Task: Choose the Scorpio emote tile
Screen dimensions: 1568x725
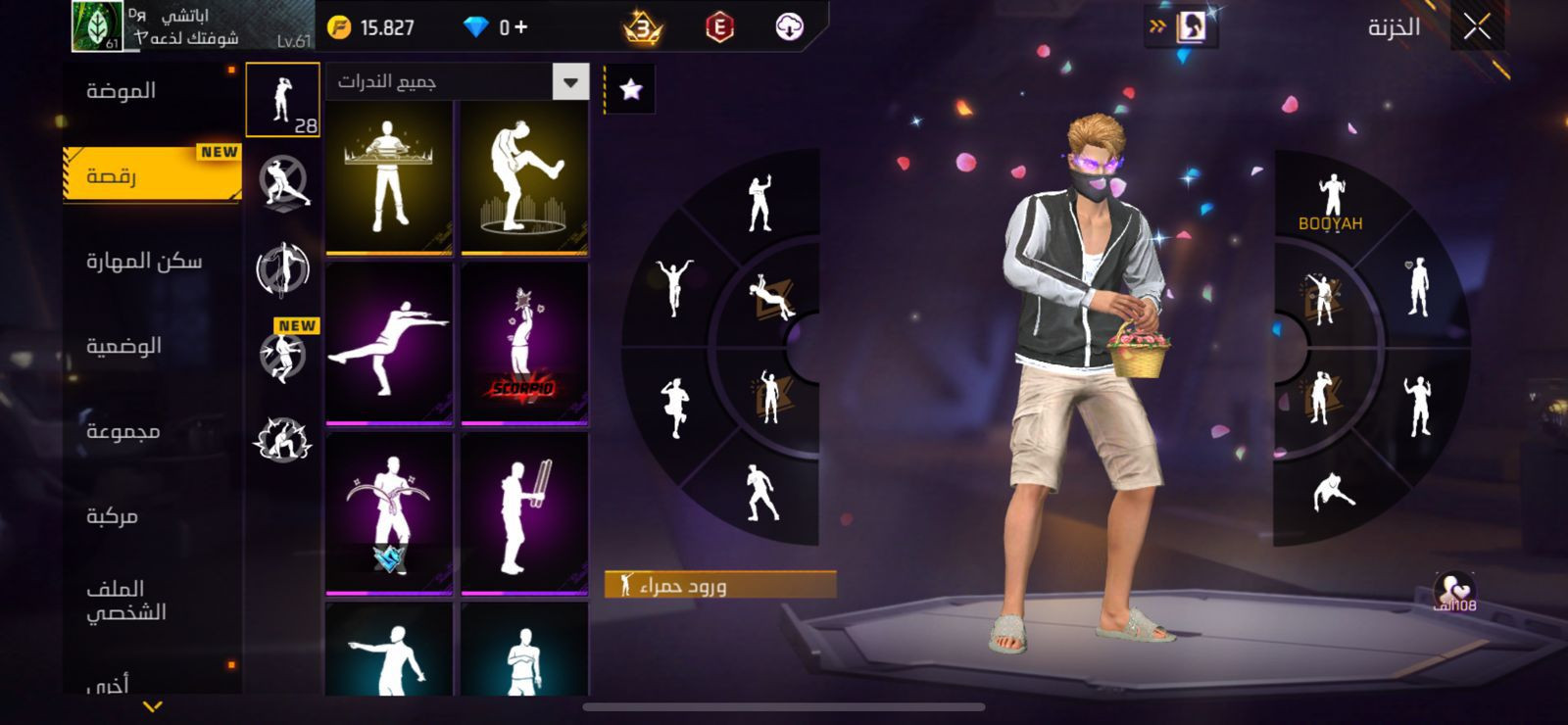Action: point(524,345)
